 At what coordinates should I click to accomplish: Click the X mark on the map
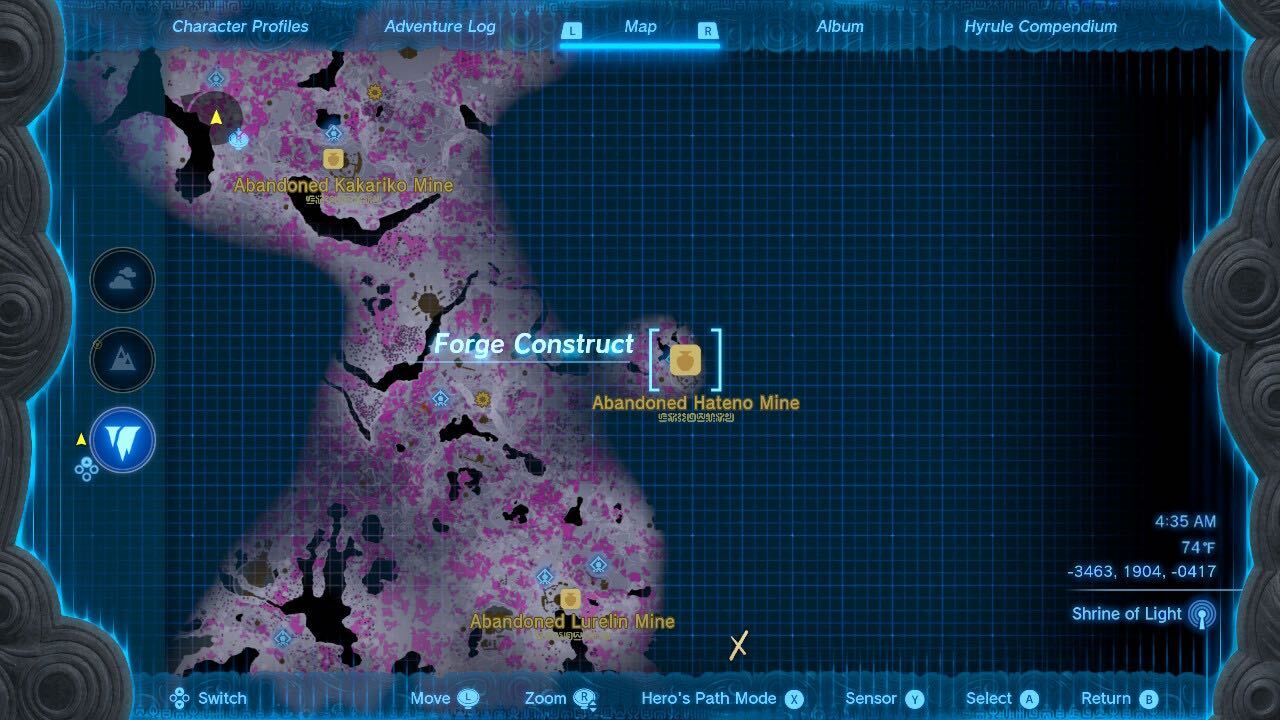tap(737, 648)
